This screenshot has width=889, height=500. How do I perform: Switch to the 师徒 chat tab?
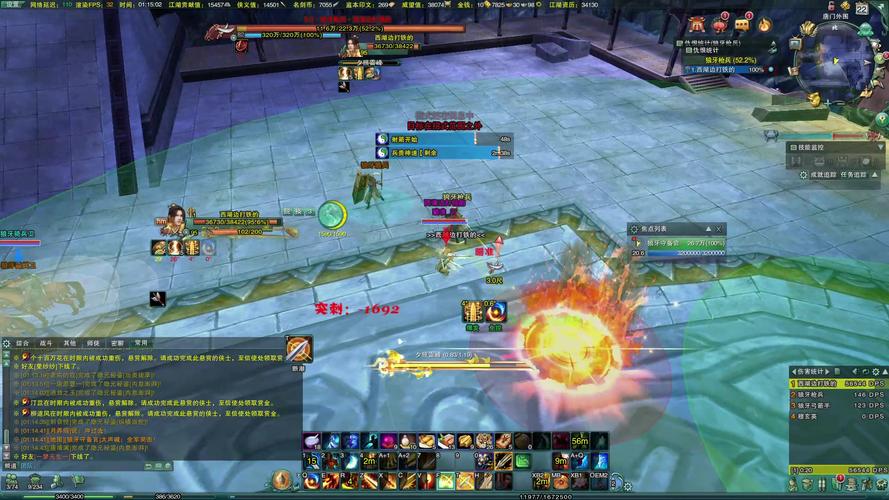[93, 342]
